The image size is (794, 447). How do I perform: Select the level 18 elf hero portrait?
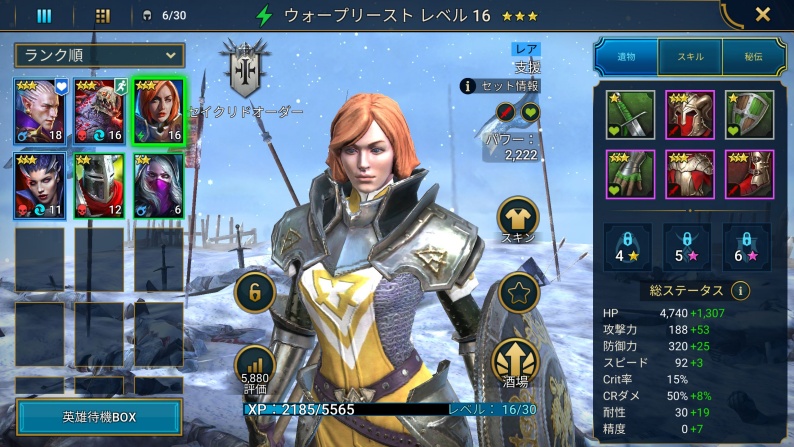(x=40, y=110)
